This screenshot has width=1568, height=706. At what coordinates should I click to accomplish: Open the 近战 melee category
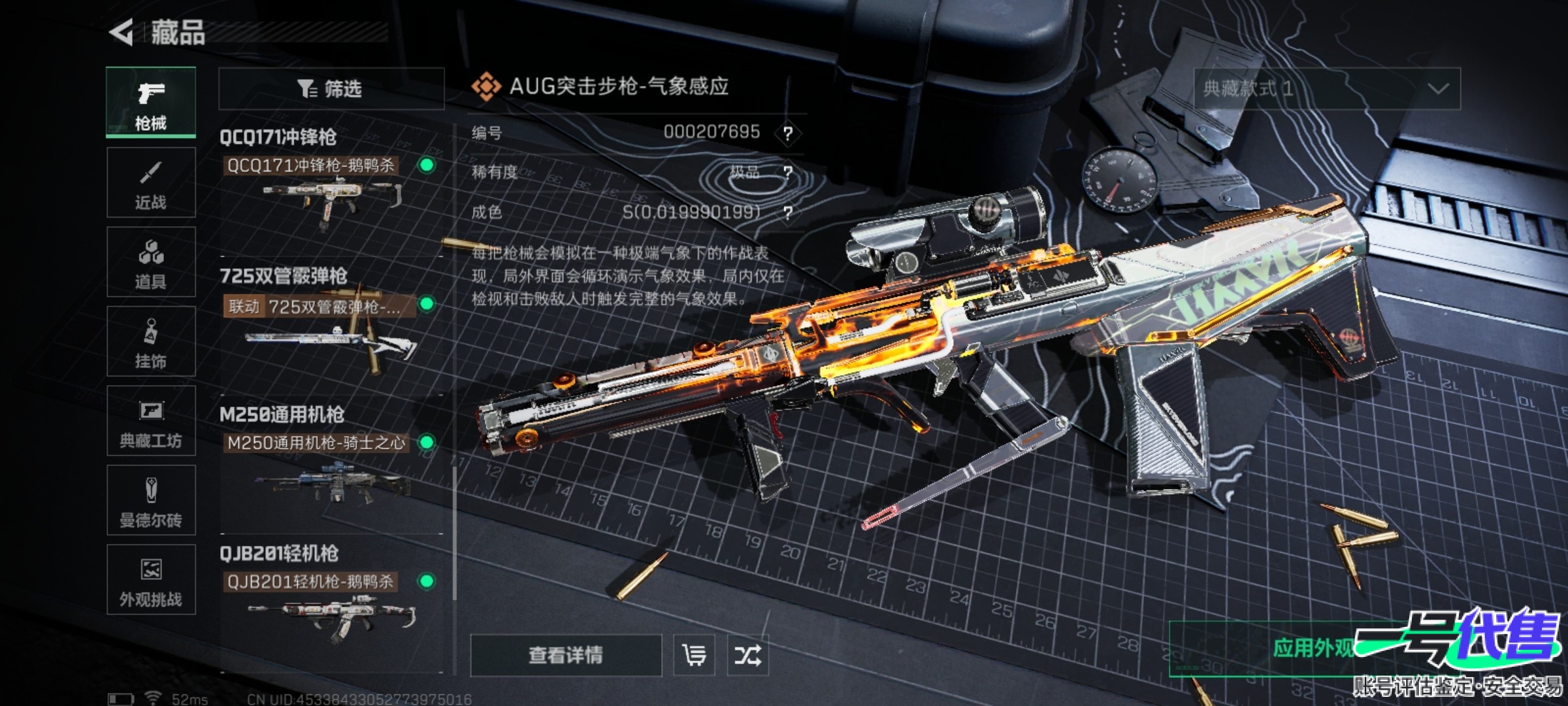pos(151,182)
